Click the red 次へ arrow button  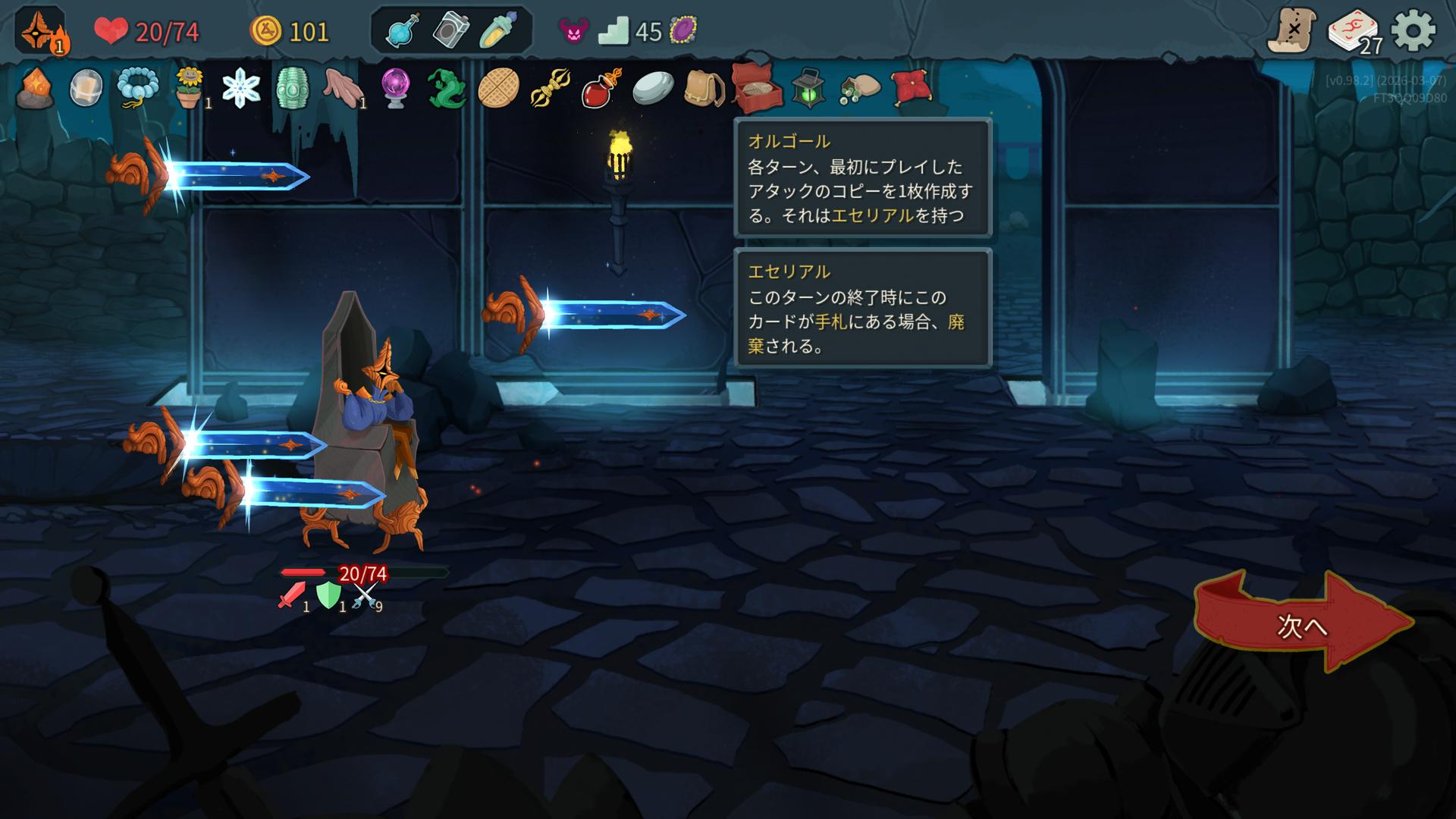[1301, 623]
